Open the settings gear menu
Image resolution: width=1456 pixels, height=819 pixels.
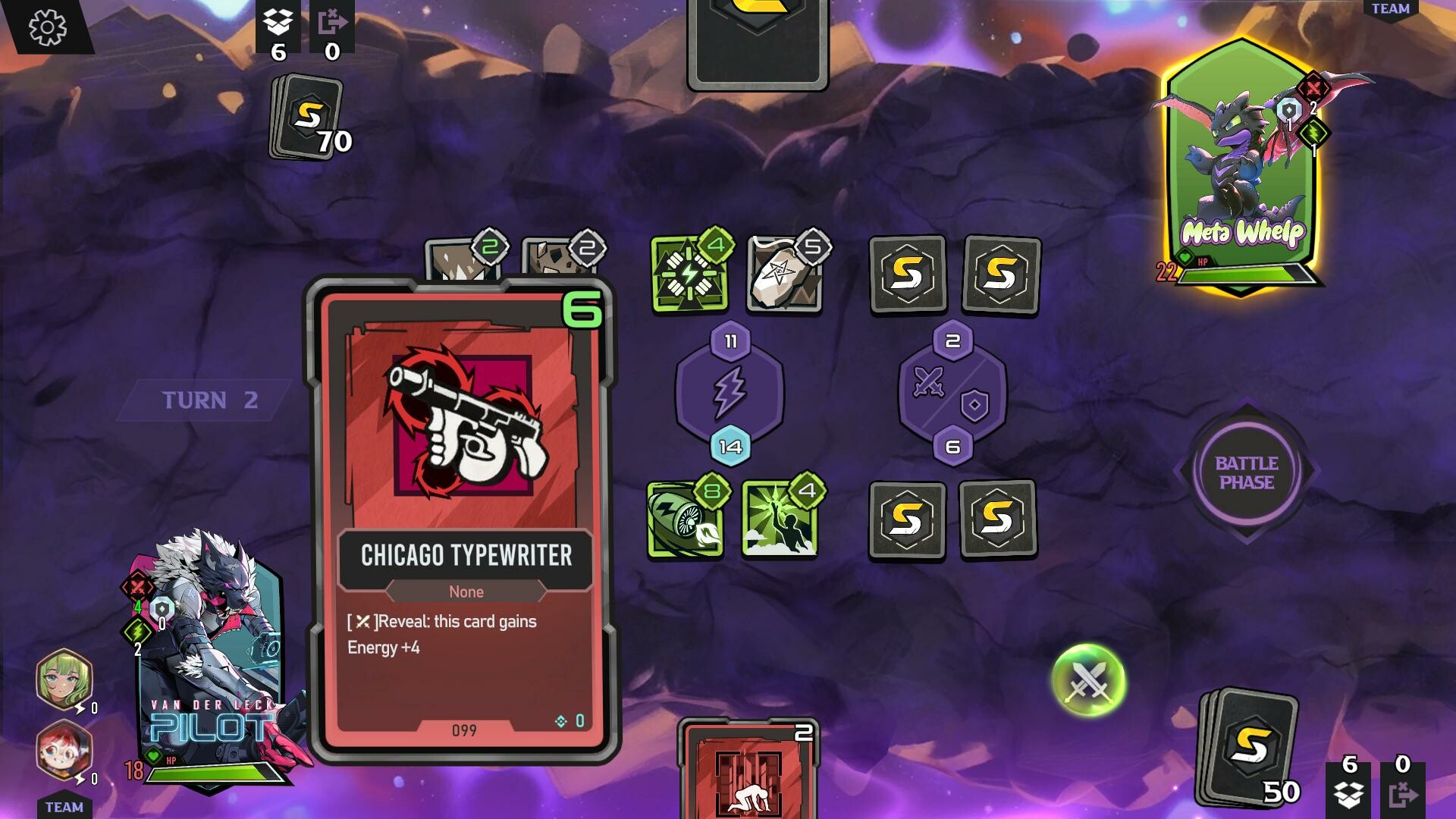coord(47,28)
